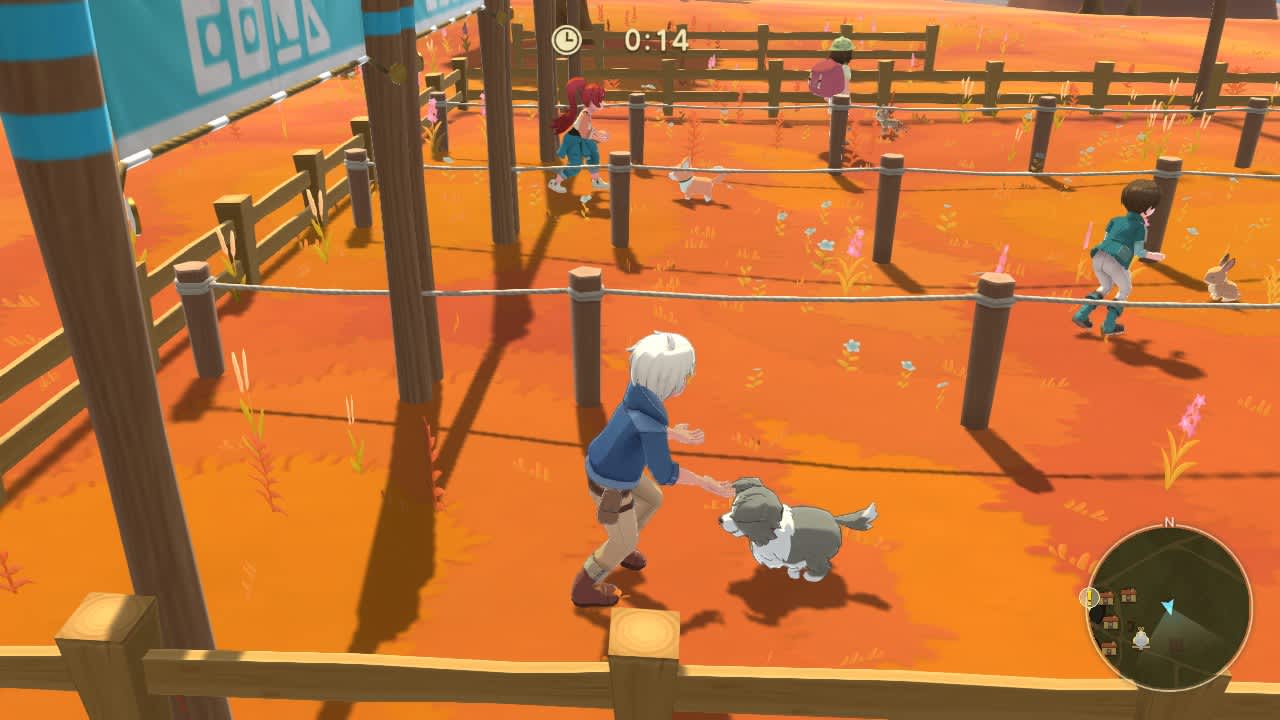Select the white fountain icon on the minimap
Viewport: 1280px width, 720px height.
click(x=1141, y=637)
